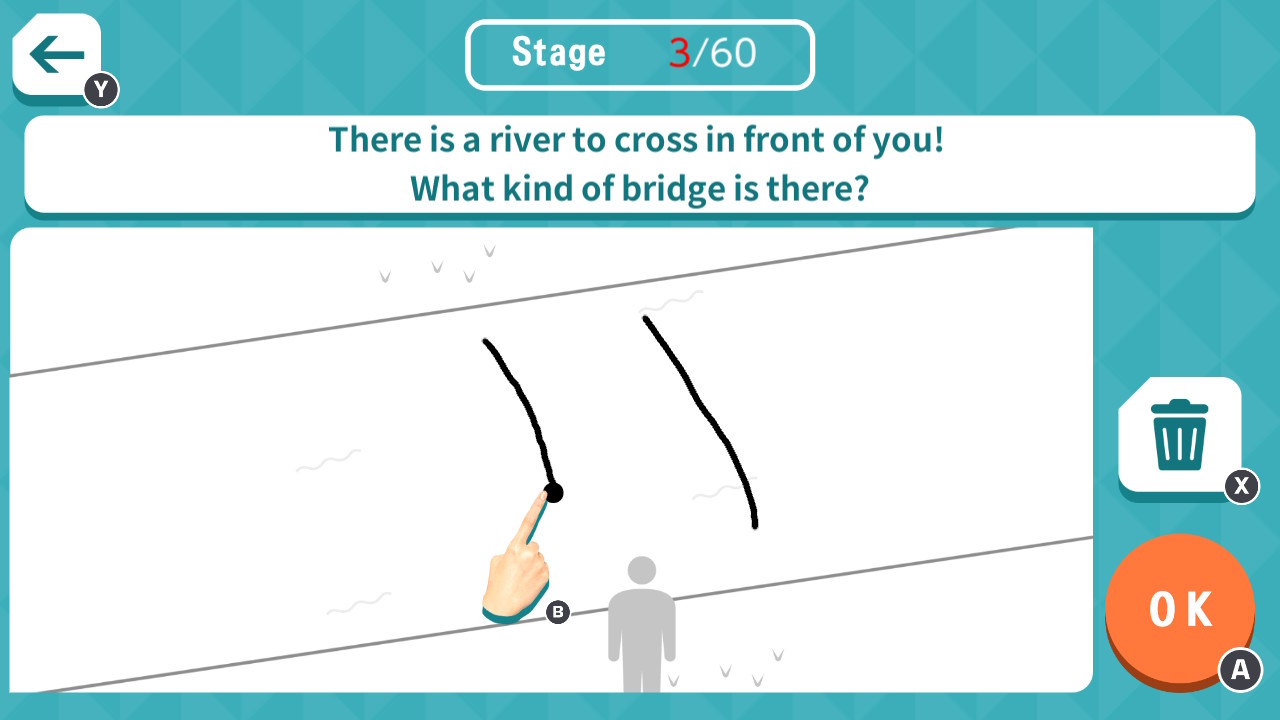Click the X button badge on trash can
The image size is (1280, 720).
coord(1241,488)
